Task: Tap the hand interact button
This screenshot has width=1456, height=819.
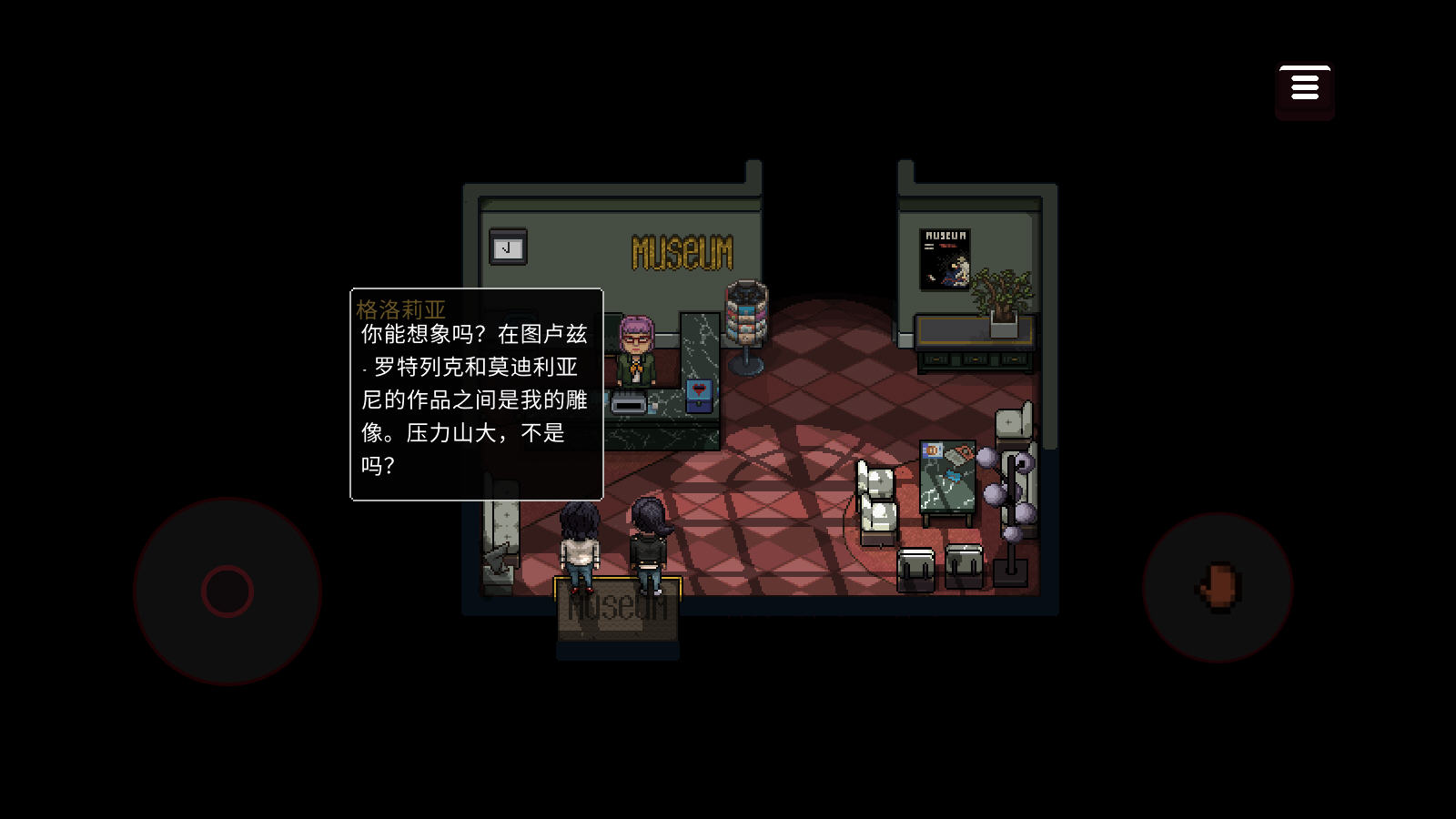Action: coord(1218,587)
